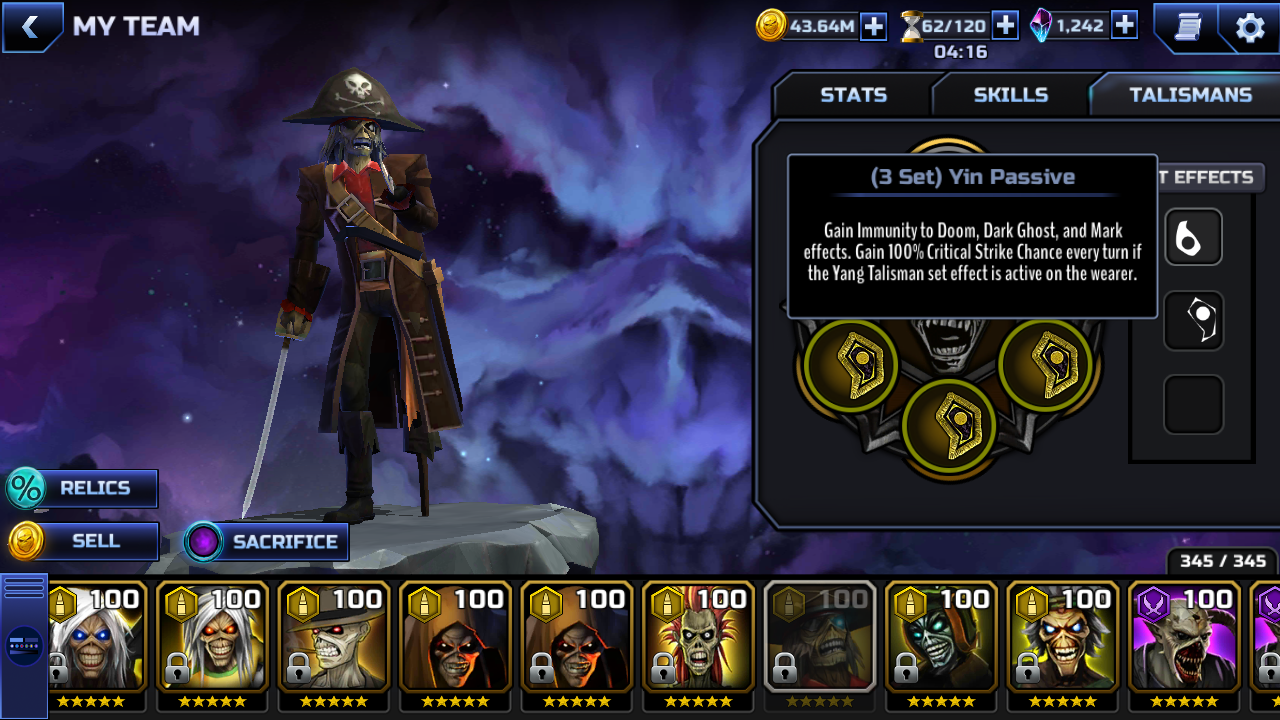Viewport: 1280px width, 720px height.
Task: Open the roster filter panel handle
Action: (x=24, y=644)
